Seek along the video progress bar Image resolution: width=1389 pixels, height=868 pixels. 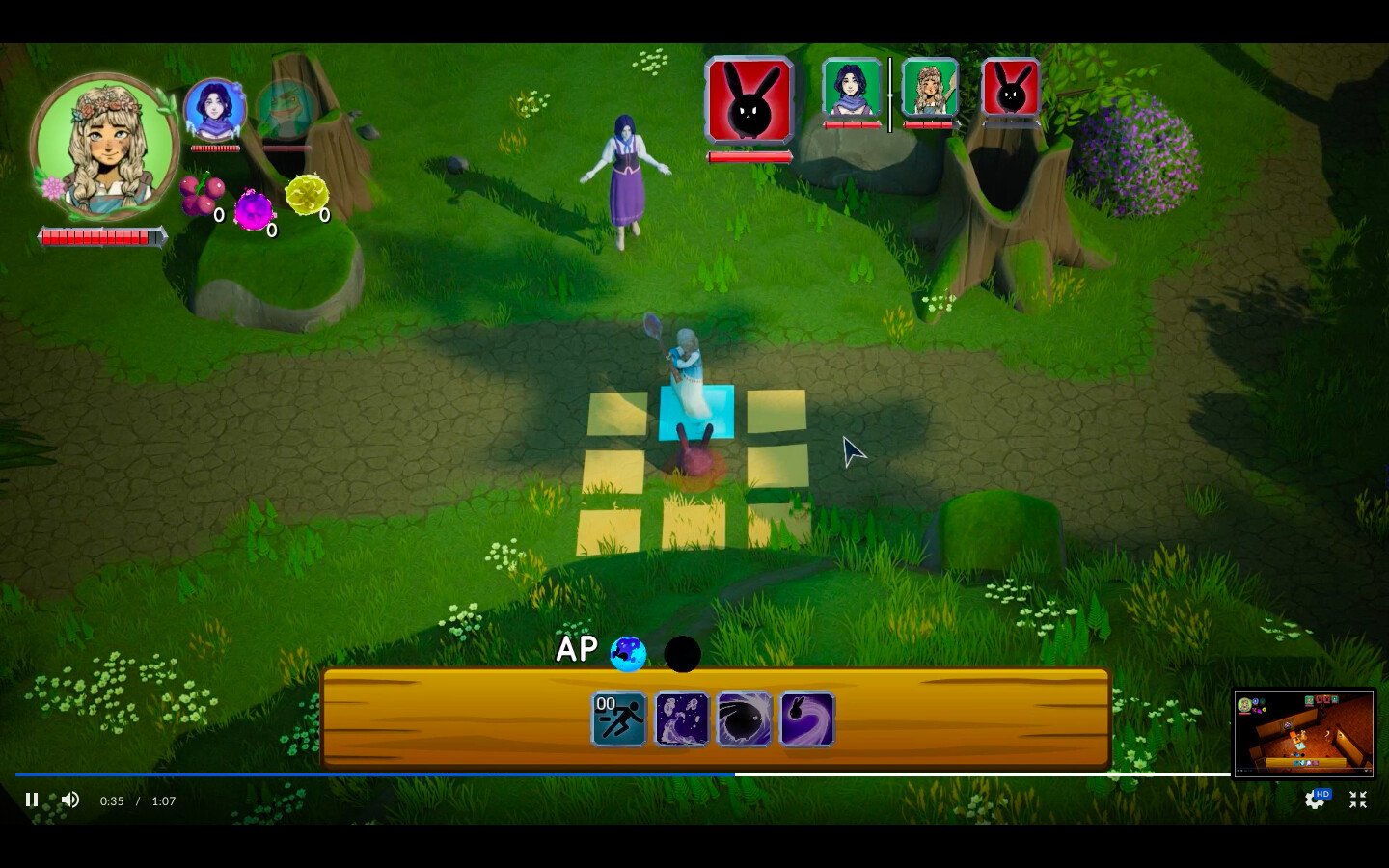[675, 774]
